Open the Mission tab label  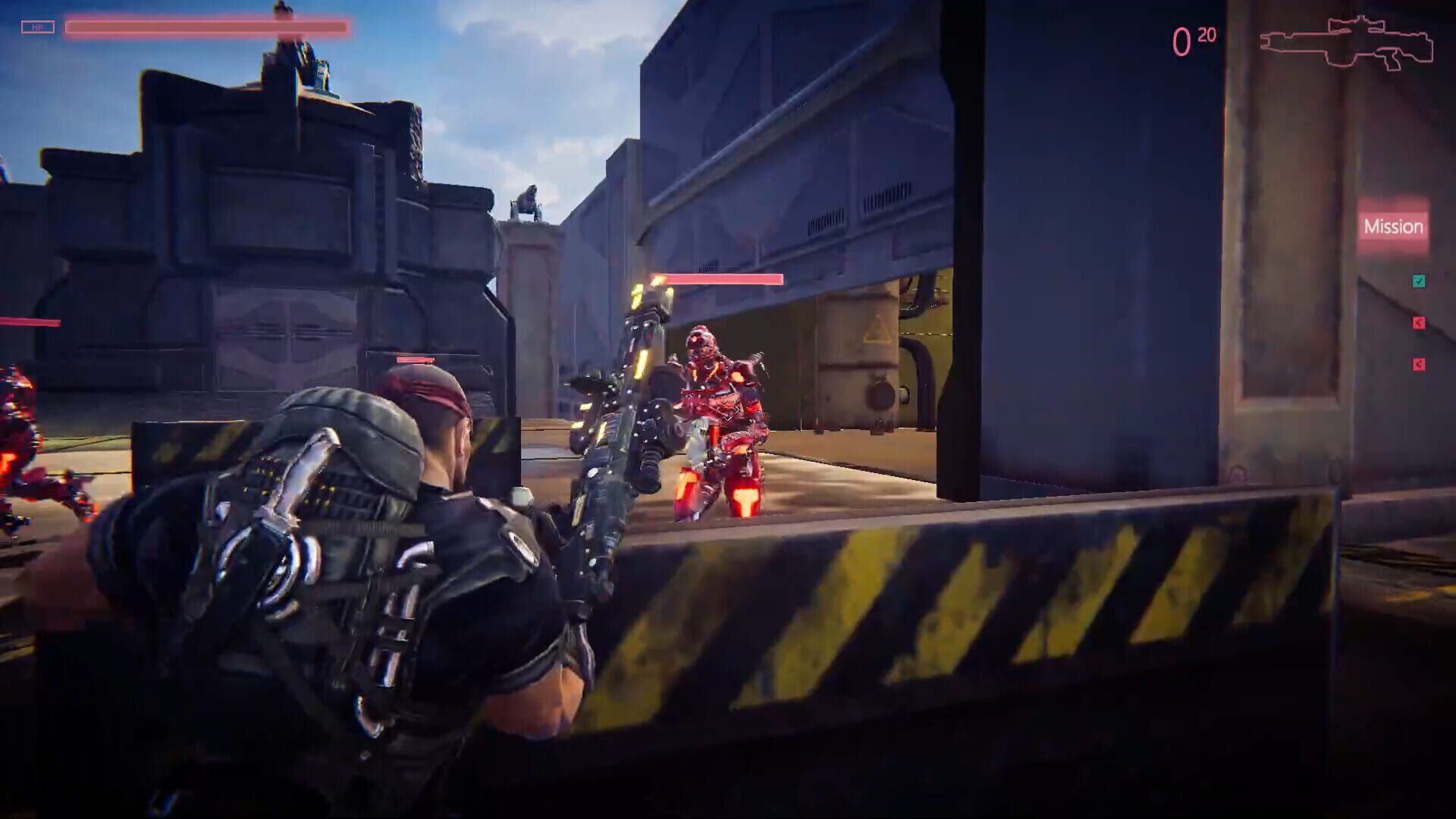[1394, 227]
